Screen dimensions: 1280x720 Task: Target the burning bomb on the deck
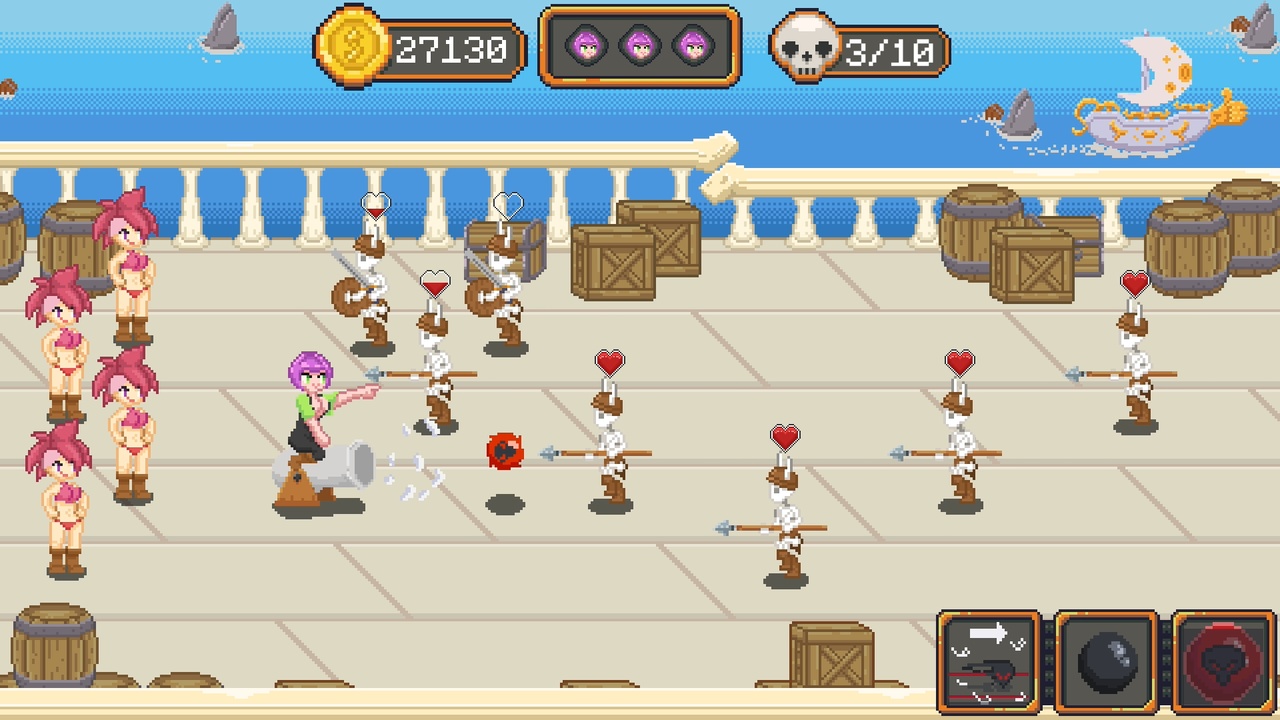click(x=505, y=452)
